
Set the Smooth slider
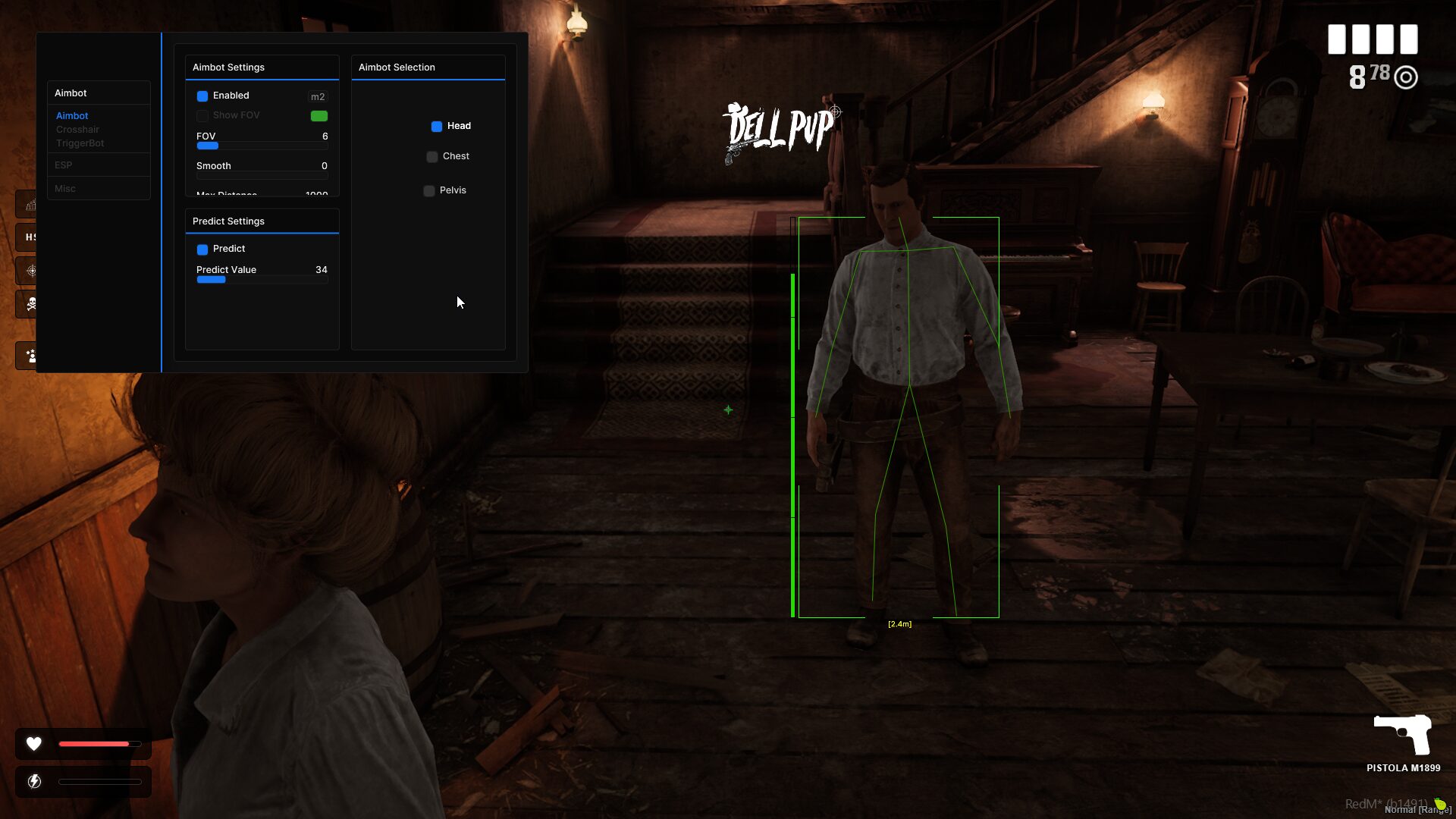[x=262, y=175]
